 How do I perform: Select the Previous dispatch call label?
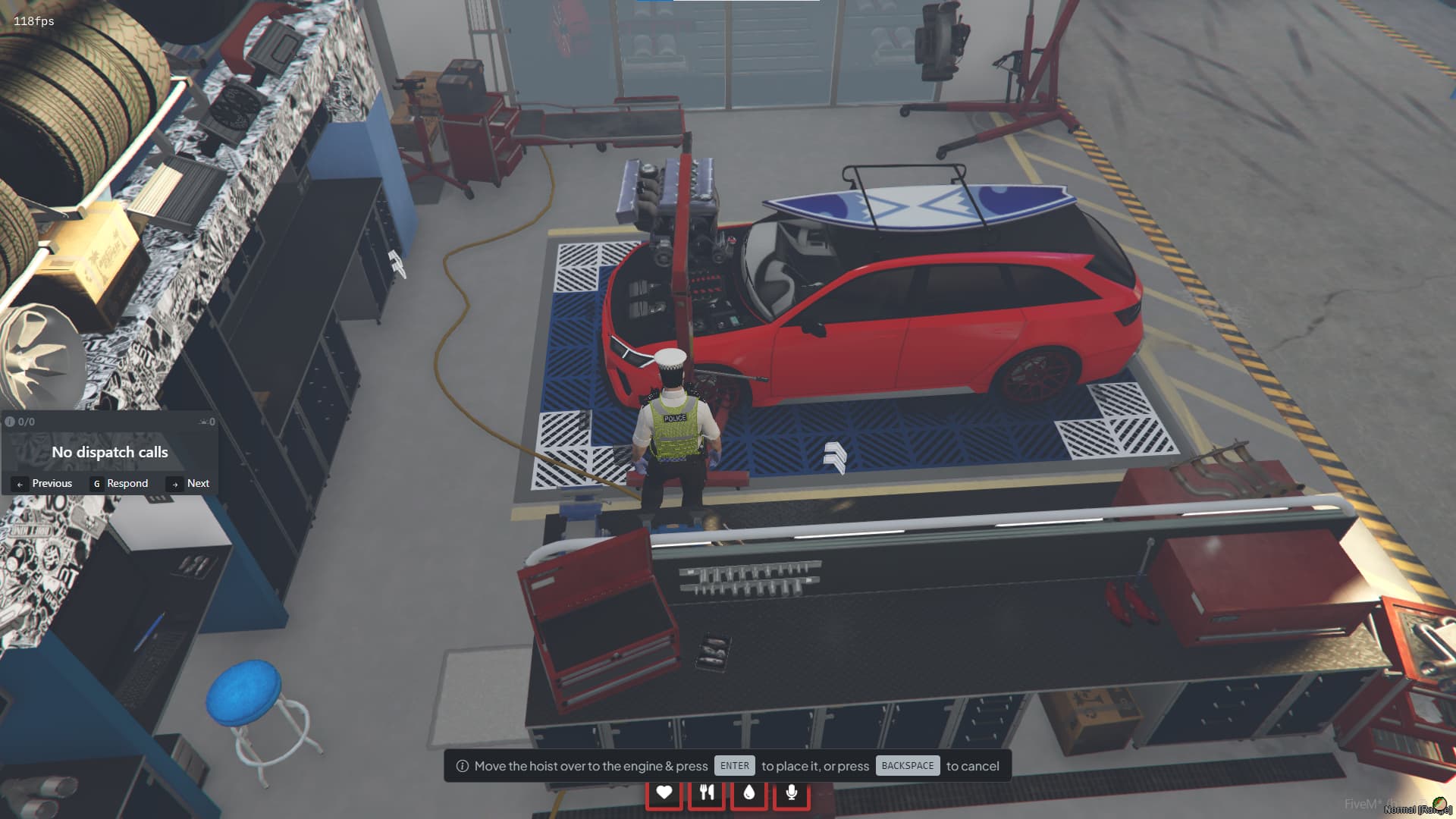tap(52, 483)
